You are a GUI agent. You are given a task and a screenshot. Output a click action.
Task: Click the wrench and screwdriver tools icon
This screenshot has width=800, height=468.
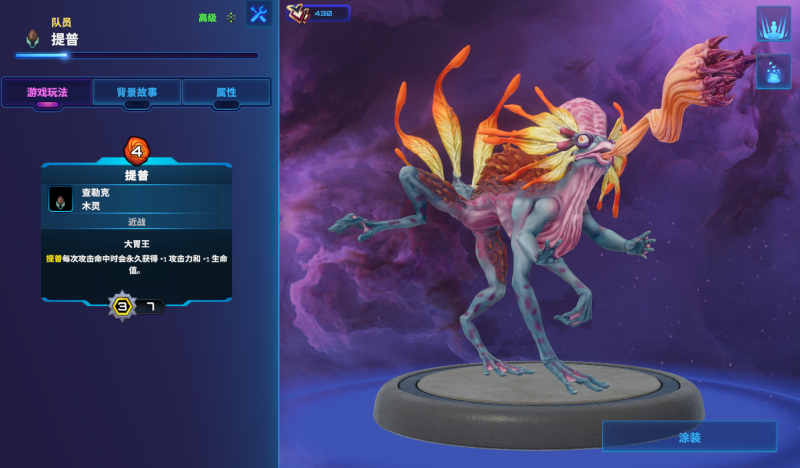coord(259,14)
